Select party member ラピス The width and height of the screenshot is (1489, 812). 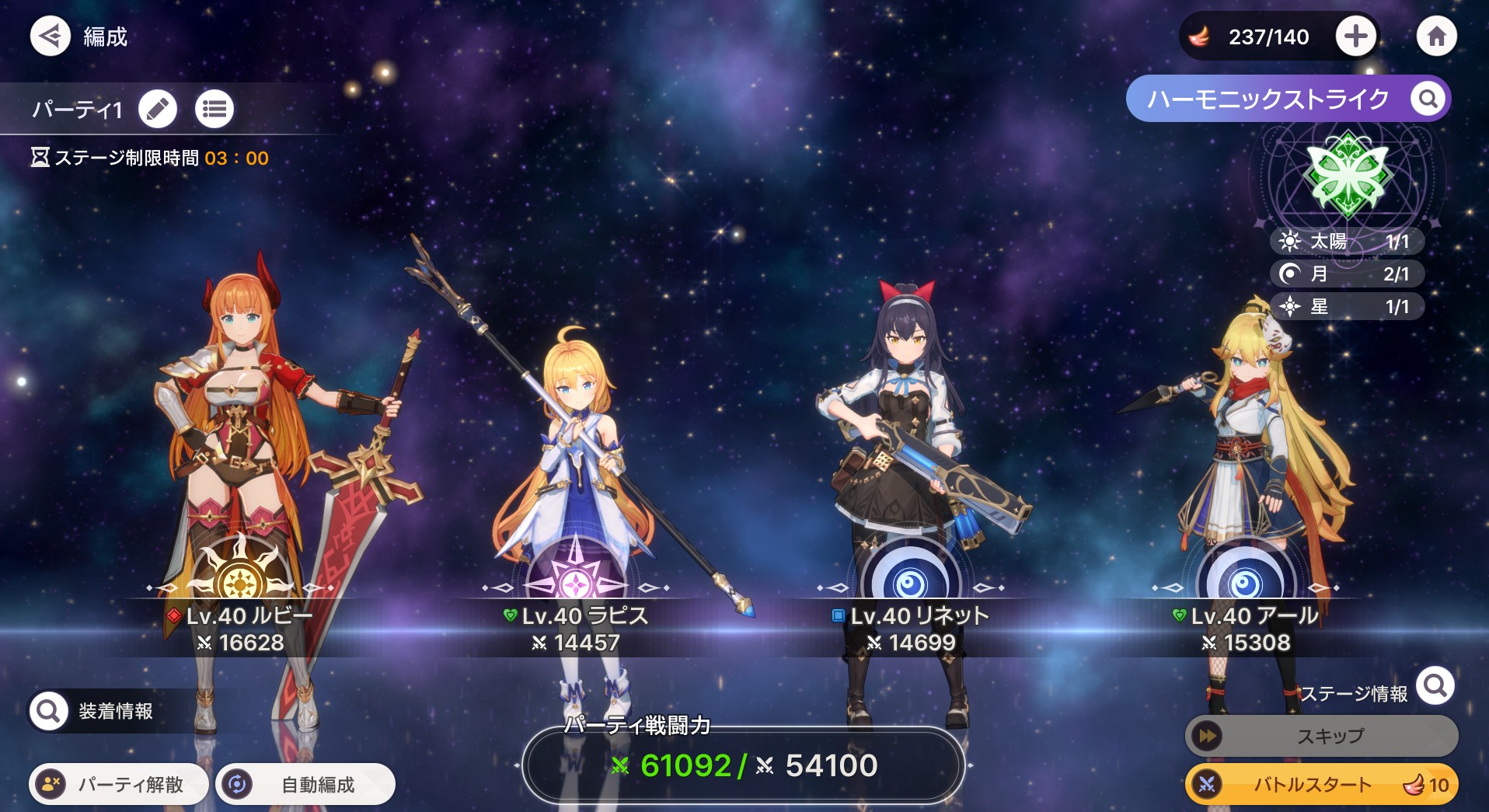pos(575,466)
